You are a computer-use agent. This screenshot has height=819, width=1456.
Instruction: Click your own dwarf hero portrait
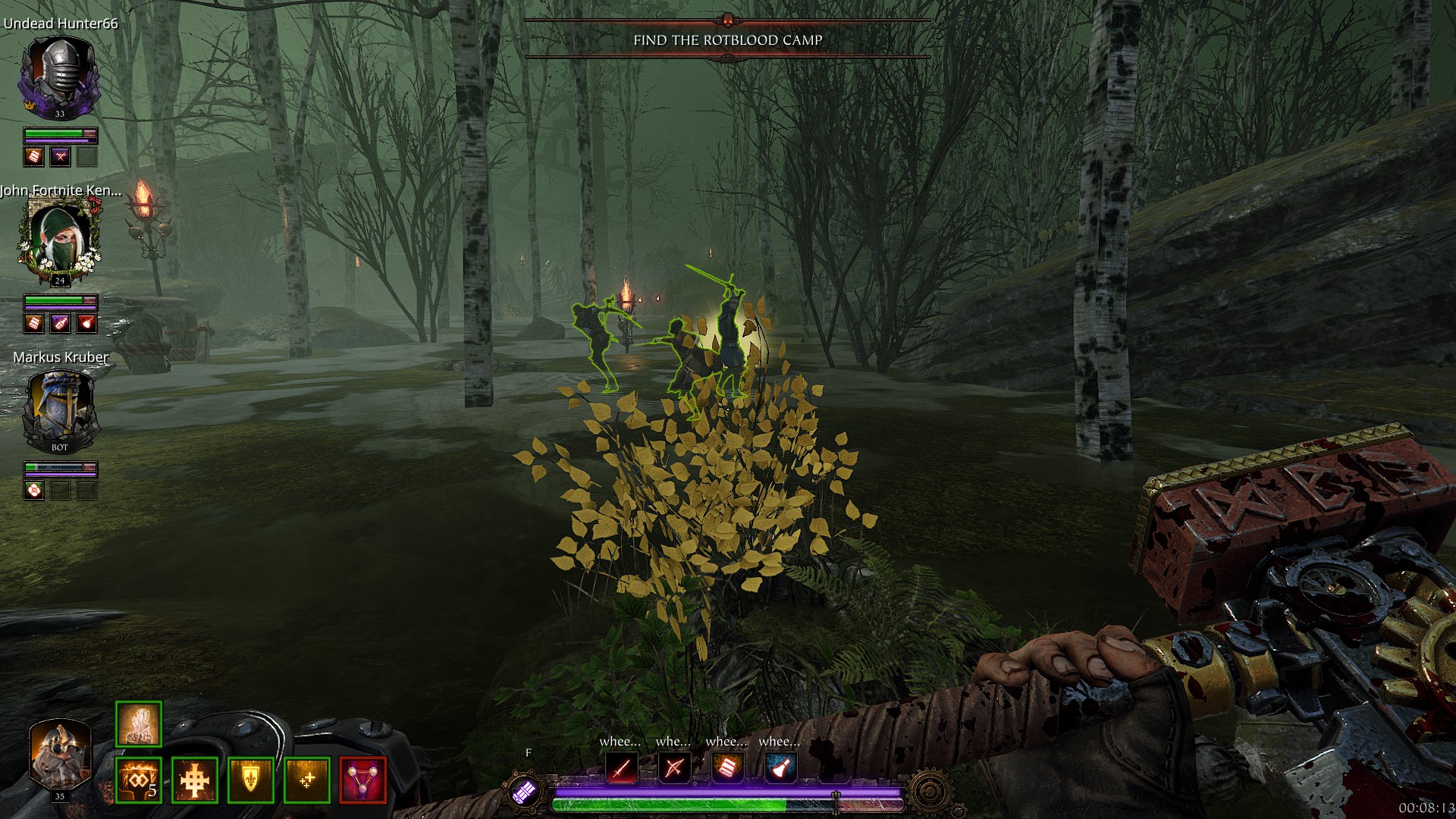tap(59, 754)
